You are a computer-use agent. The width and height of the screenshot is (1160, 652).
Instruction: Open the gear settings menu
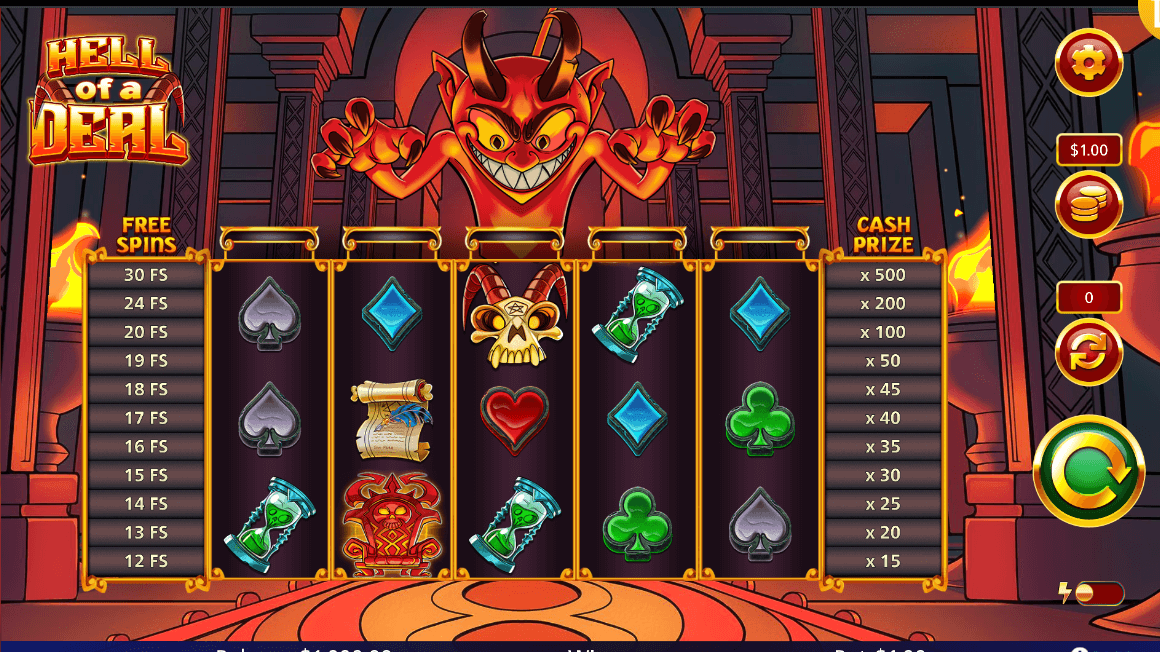(x=1089, y=62)
